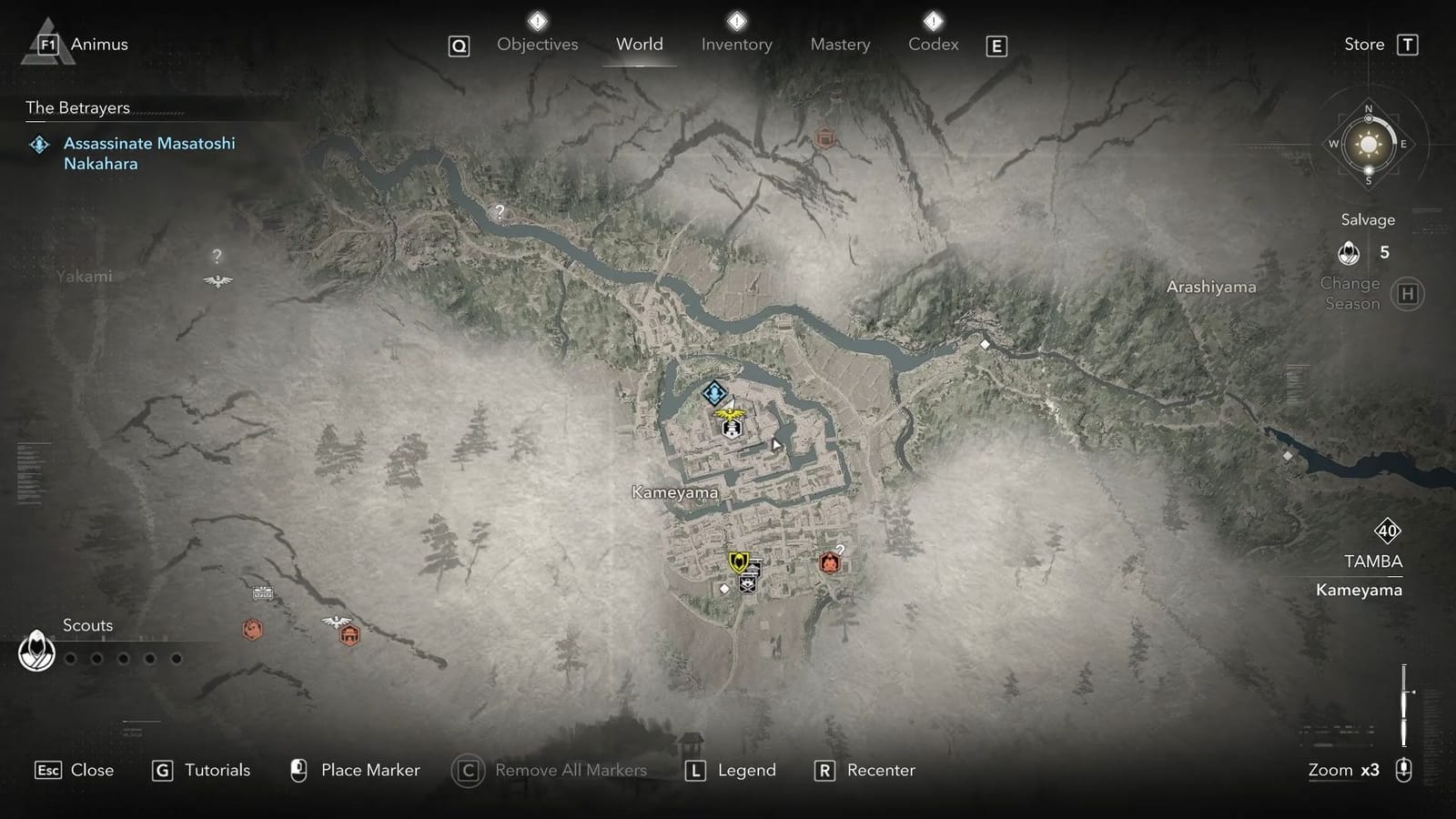1456x819 pixels.
Task: Click the Zoom x3 indicator at bottom right
Action: [x=1343, y=770]
